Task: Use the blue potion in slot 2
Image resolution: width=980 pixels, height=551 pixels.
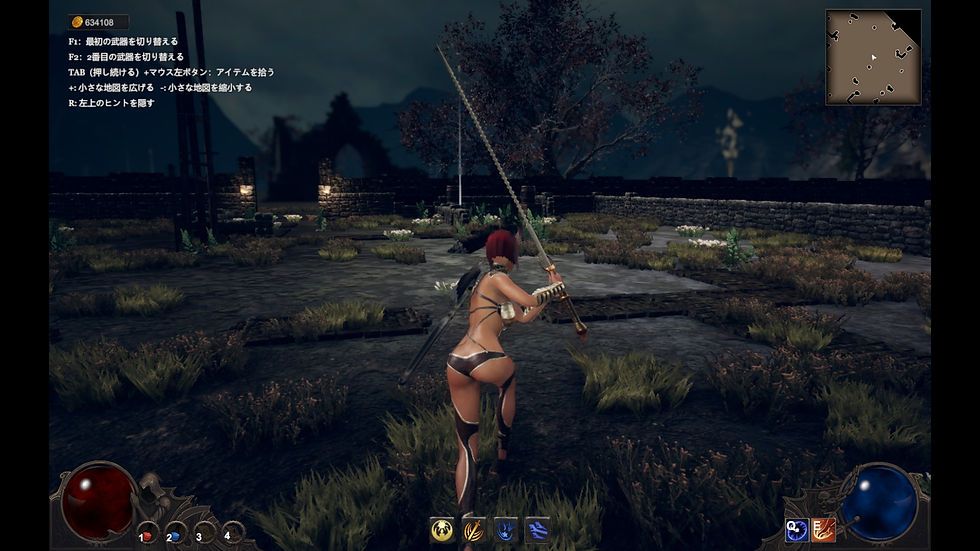Action: (x=175, y=534)
